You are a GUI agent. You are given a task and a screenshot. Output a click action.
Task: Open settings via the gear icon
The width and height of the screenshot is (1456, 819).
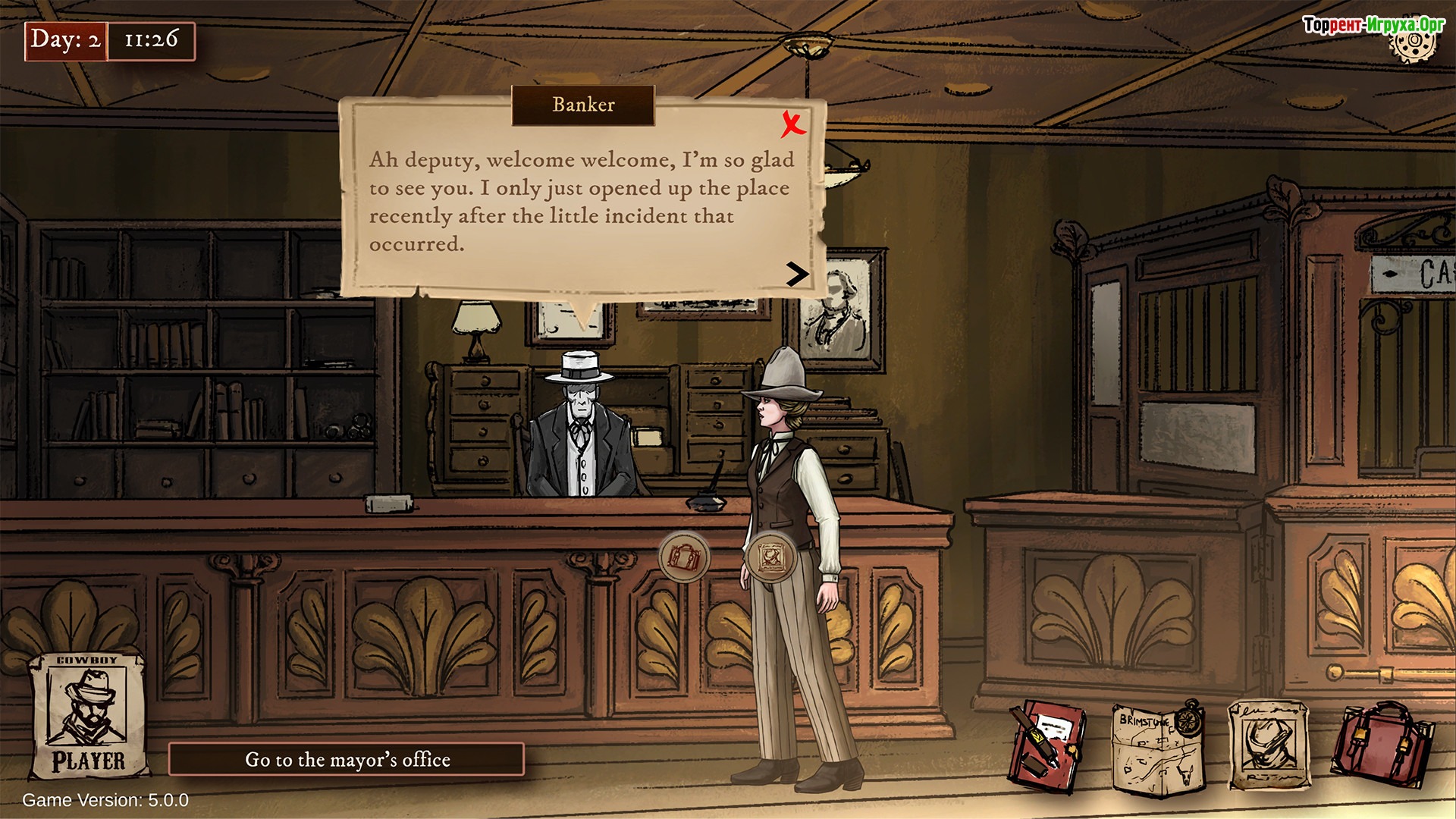click(1413, 44)
